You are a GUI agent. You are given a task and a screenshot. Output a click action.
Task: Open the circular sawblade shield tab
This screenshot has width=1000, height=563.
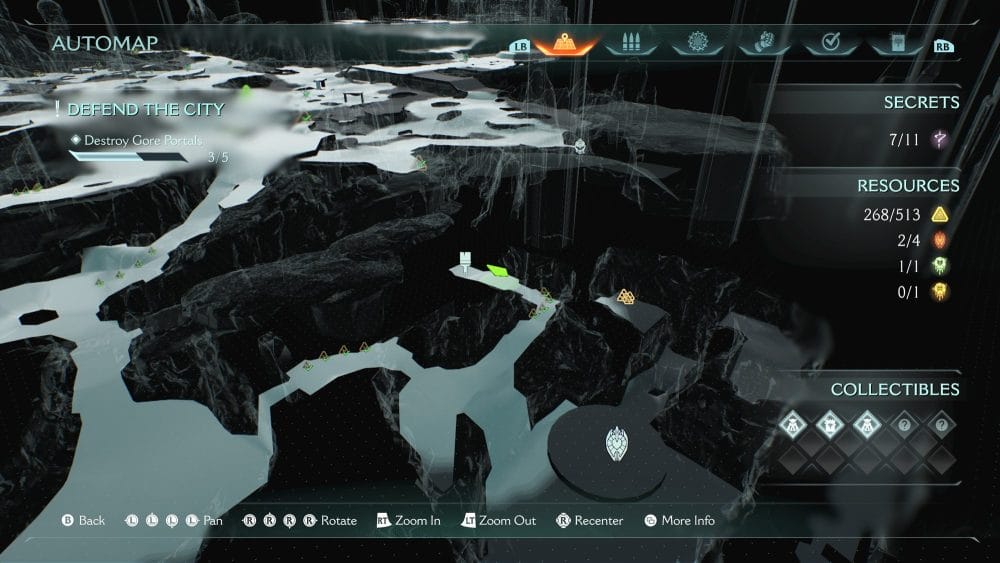tap(697, 44)
